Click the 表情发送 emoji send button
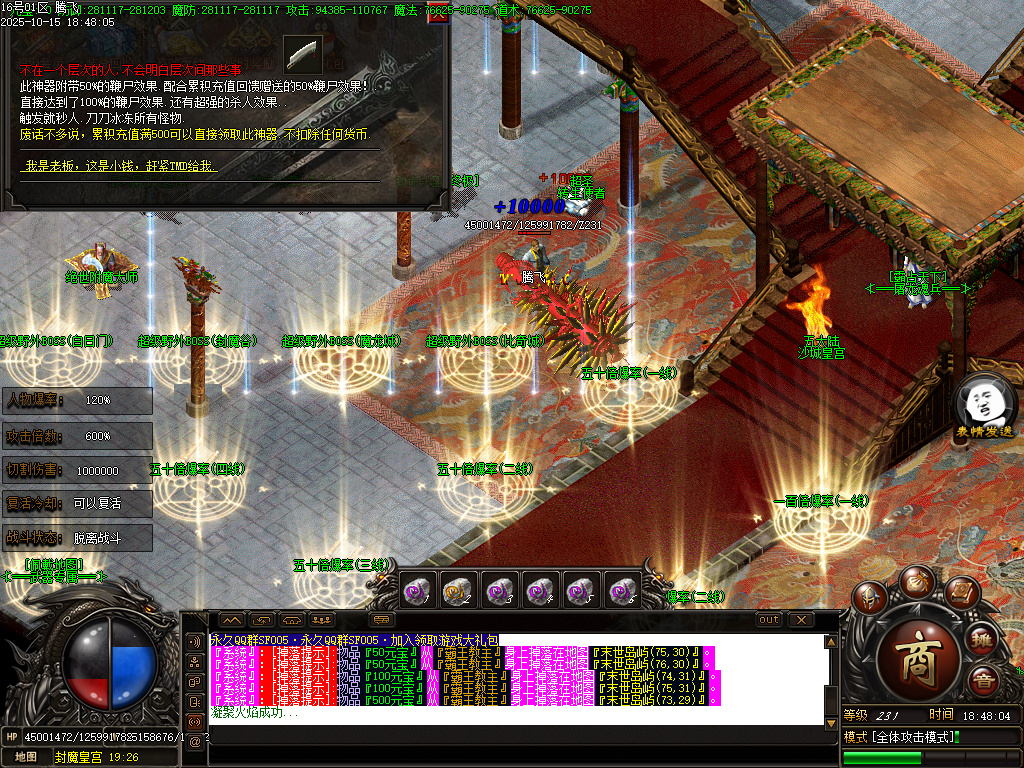The image size is (1024, 768). (x=984, y=407)
